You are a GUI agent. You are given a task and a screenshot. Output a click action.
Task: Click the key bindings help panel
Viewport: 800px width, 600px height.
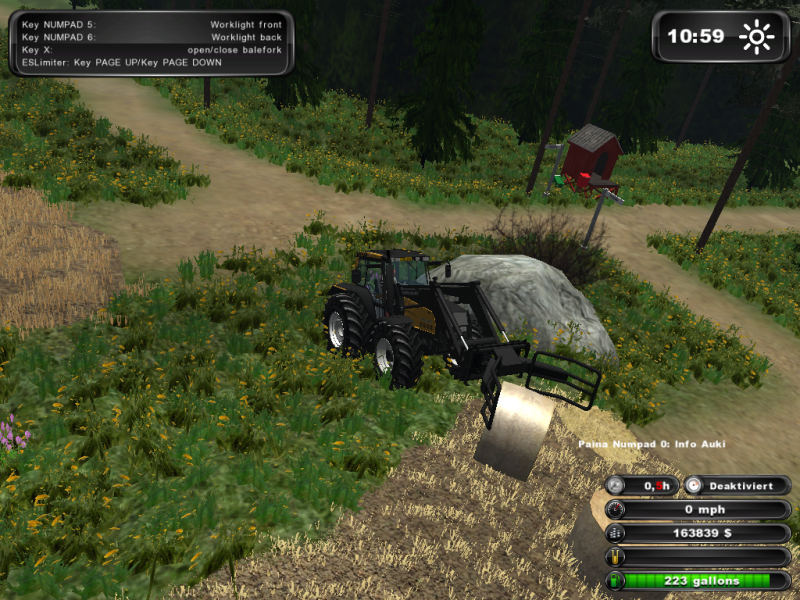(151, 43)
